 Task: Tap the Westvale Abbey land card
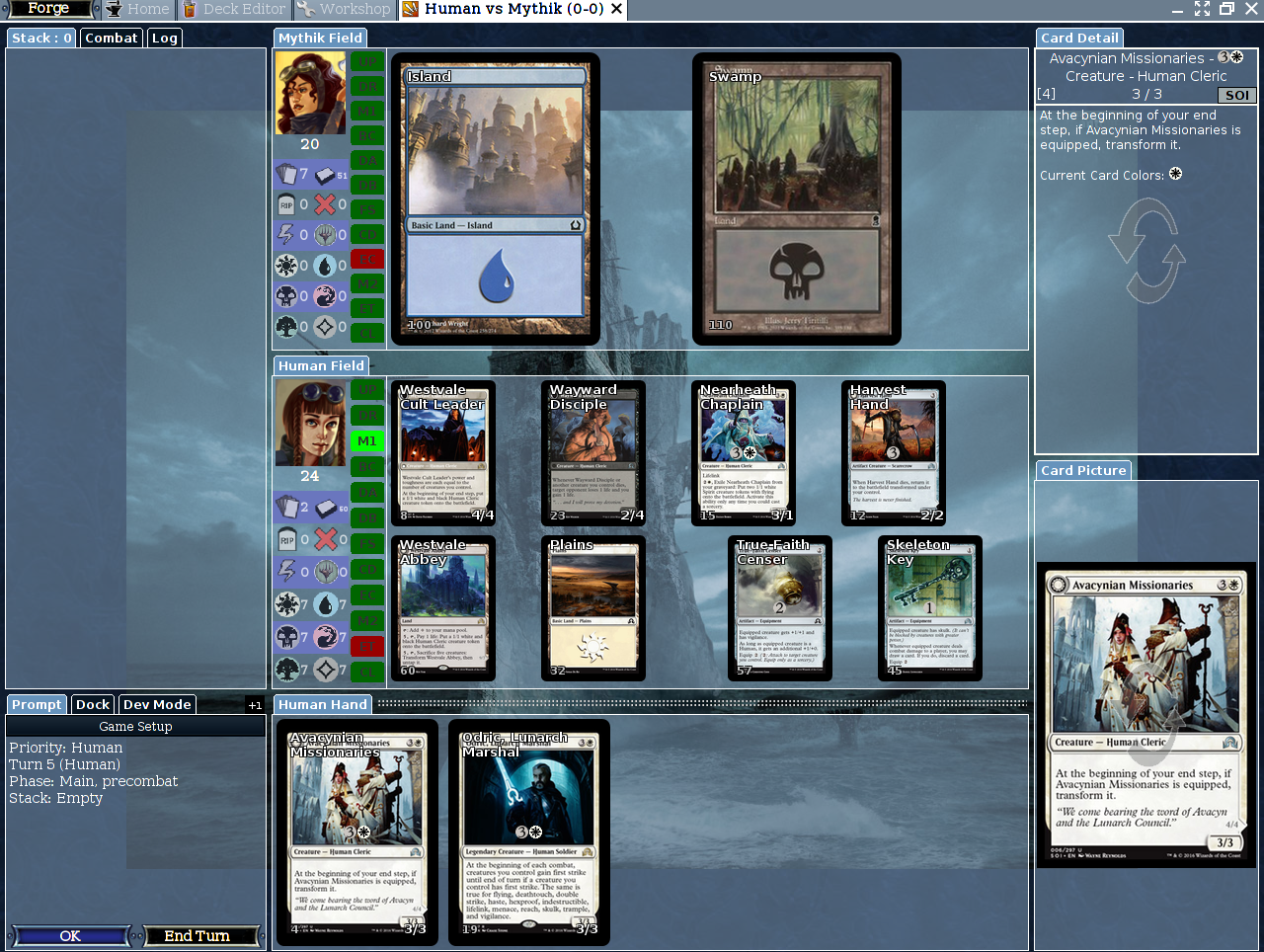click(442, 607)
